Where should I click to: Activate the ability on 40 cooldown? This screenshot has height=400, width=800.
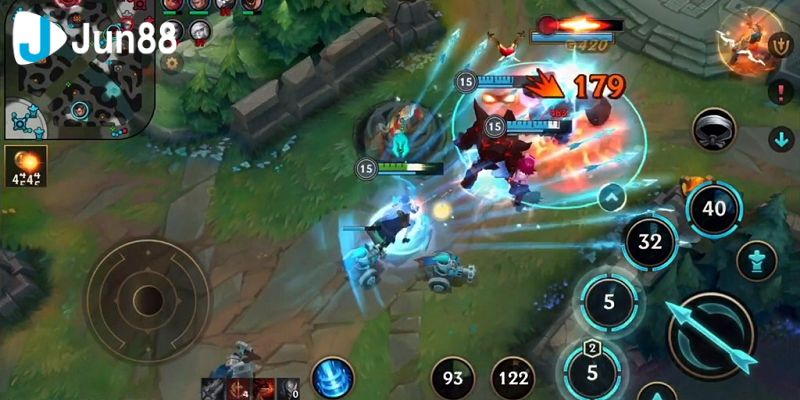click(714, 209)
